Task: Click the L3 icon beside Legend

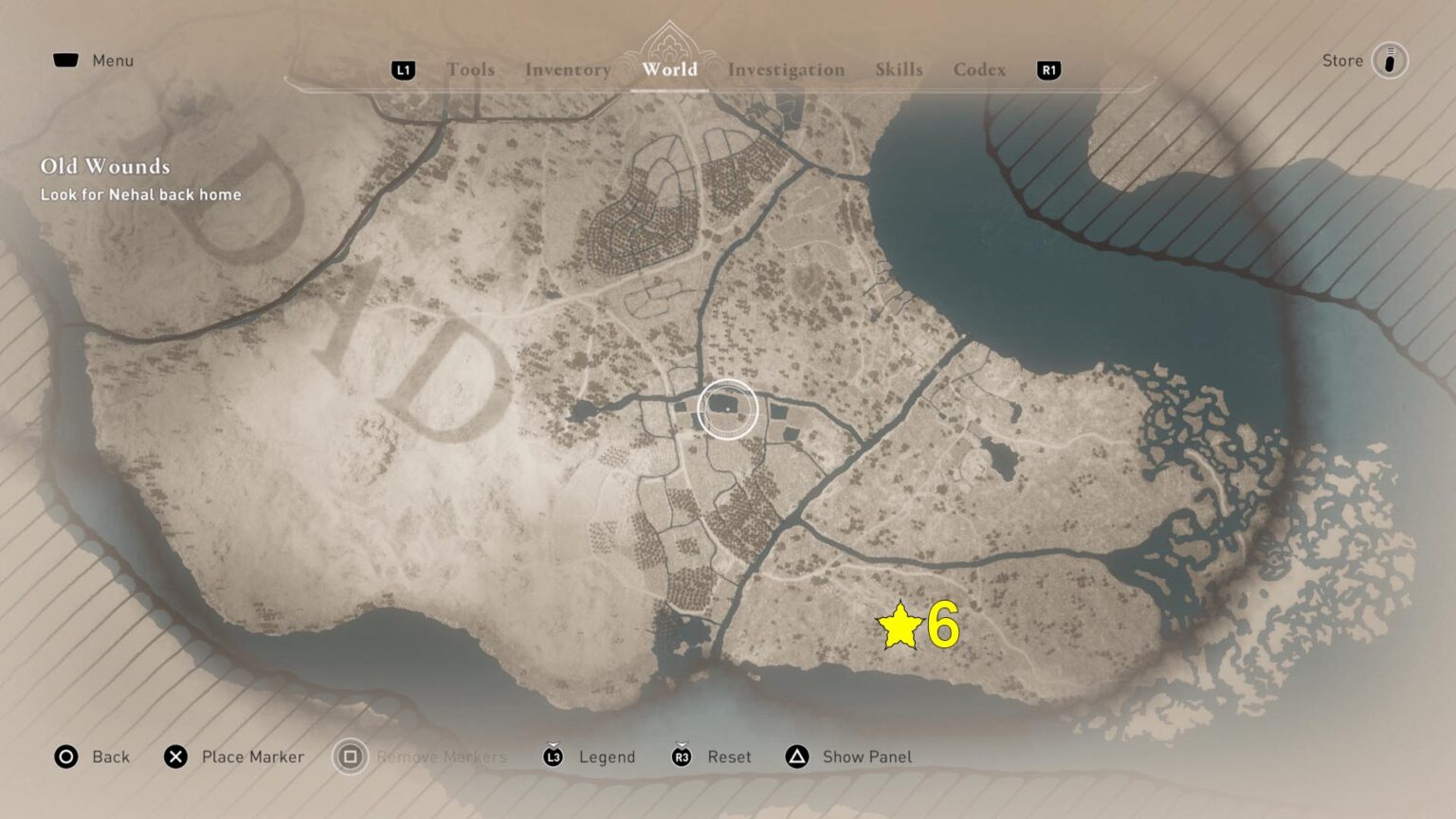Action: point(554,756)
